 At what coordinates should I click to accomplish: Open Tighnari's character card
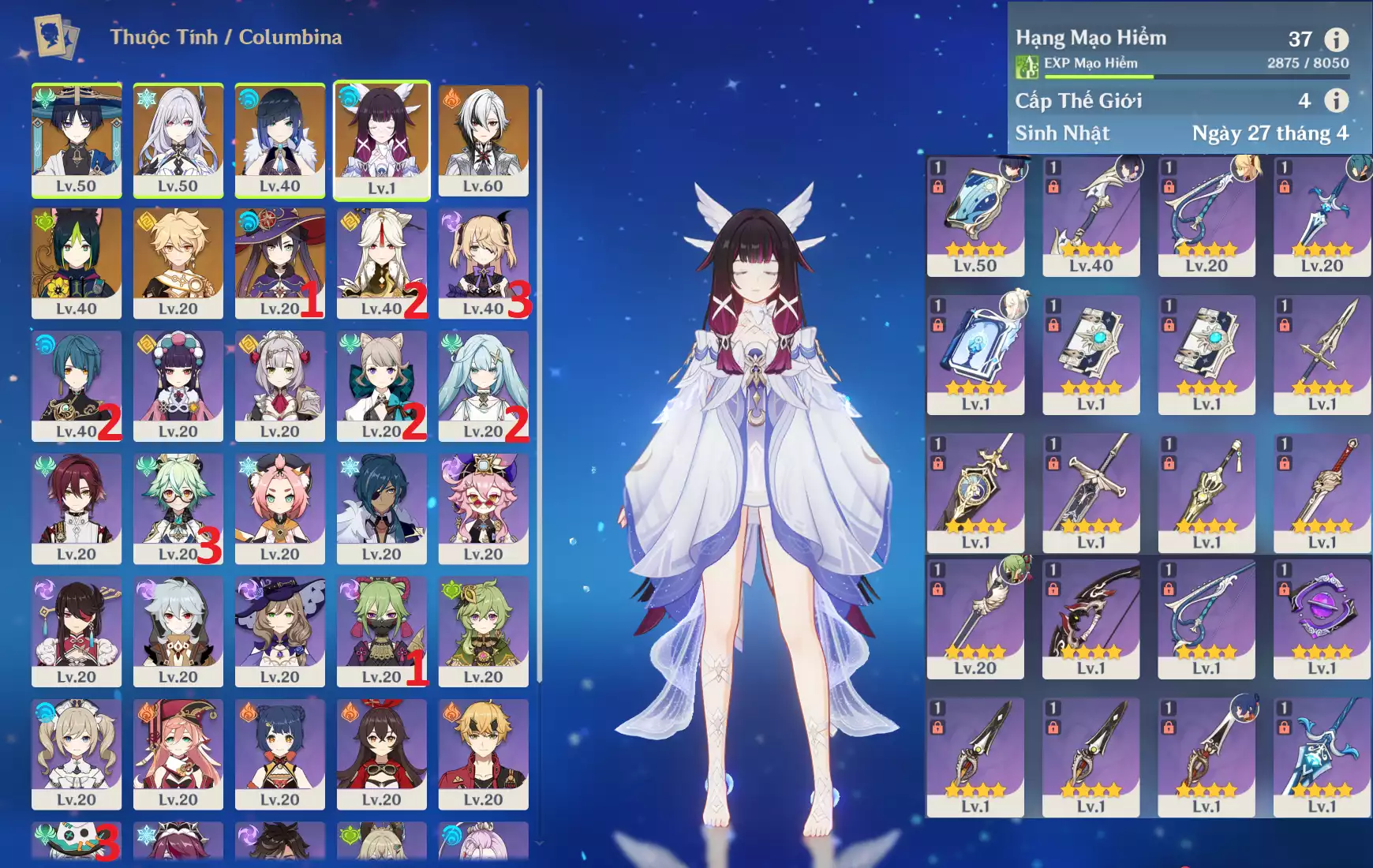[77, 264]
